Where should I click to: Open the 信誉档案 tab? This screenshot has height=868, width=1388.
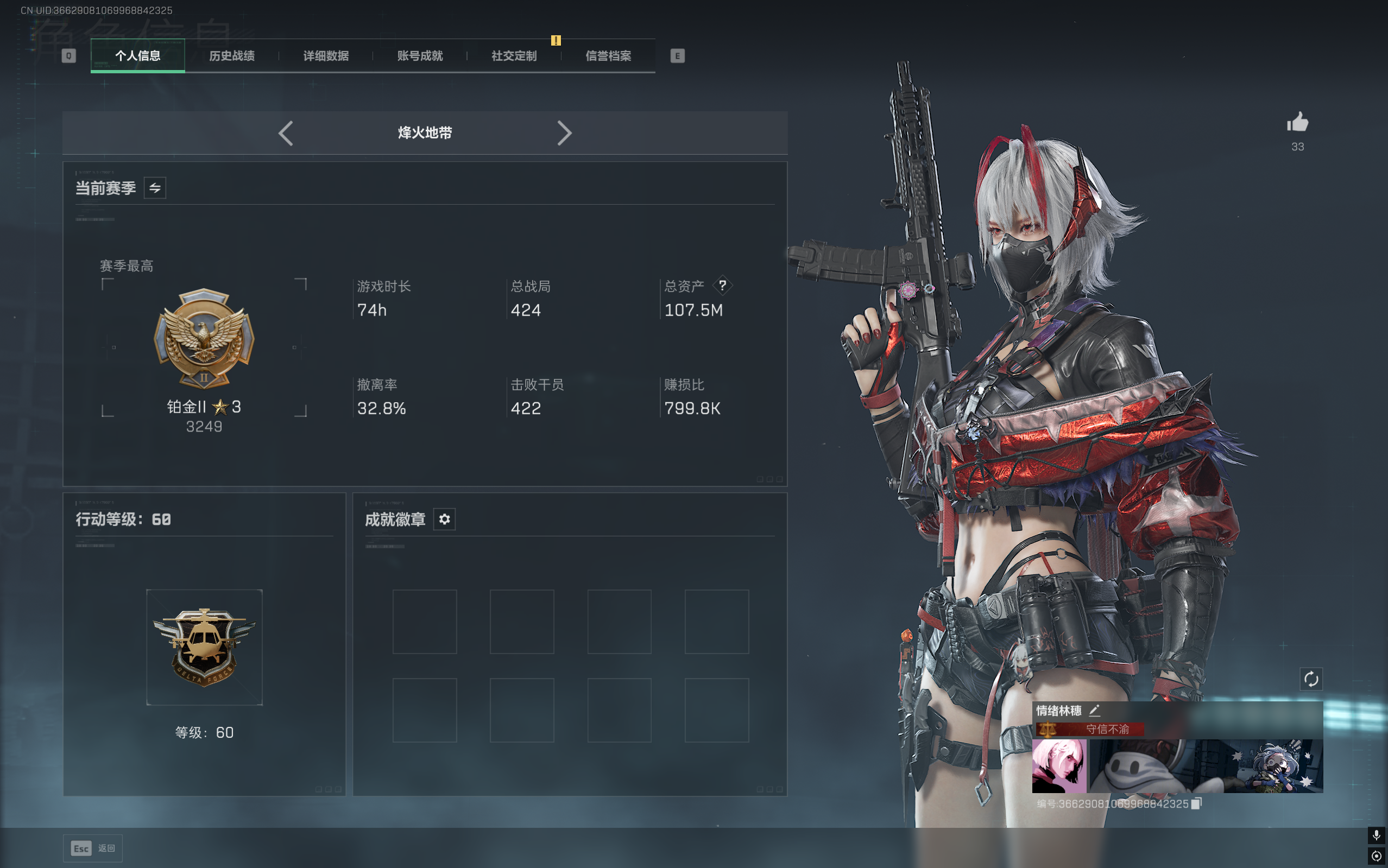[x=608, y=56]
